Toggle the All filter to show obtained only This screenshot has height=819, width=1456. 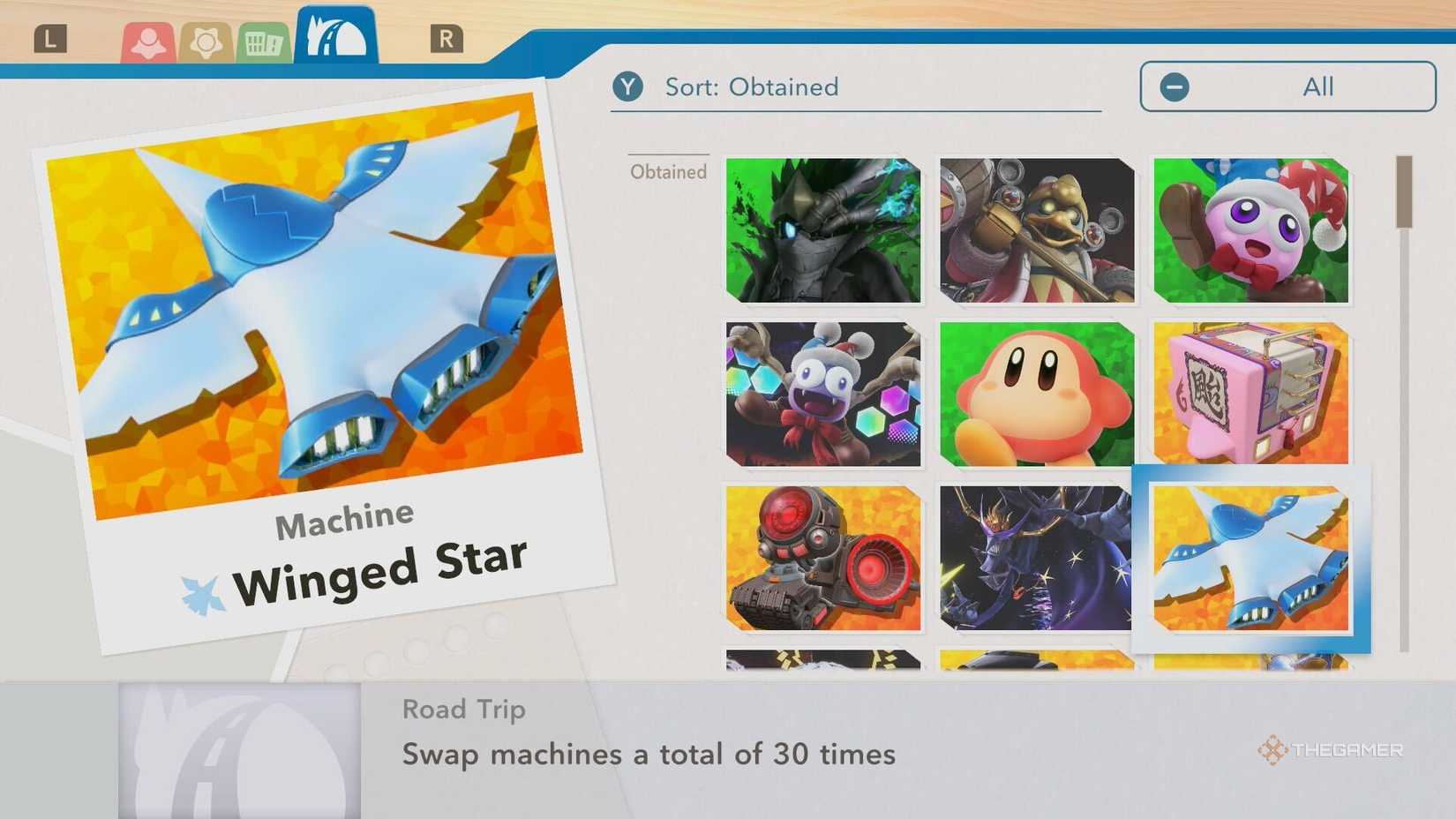pos(1286,86)
